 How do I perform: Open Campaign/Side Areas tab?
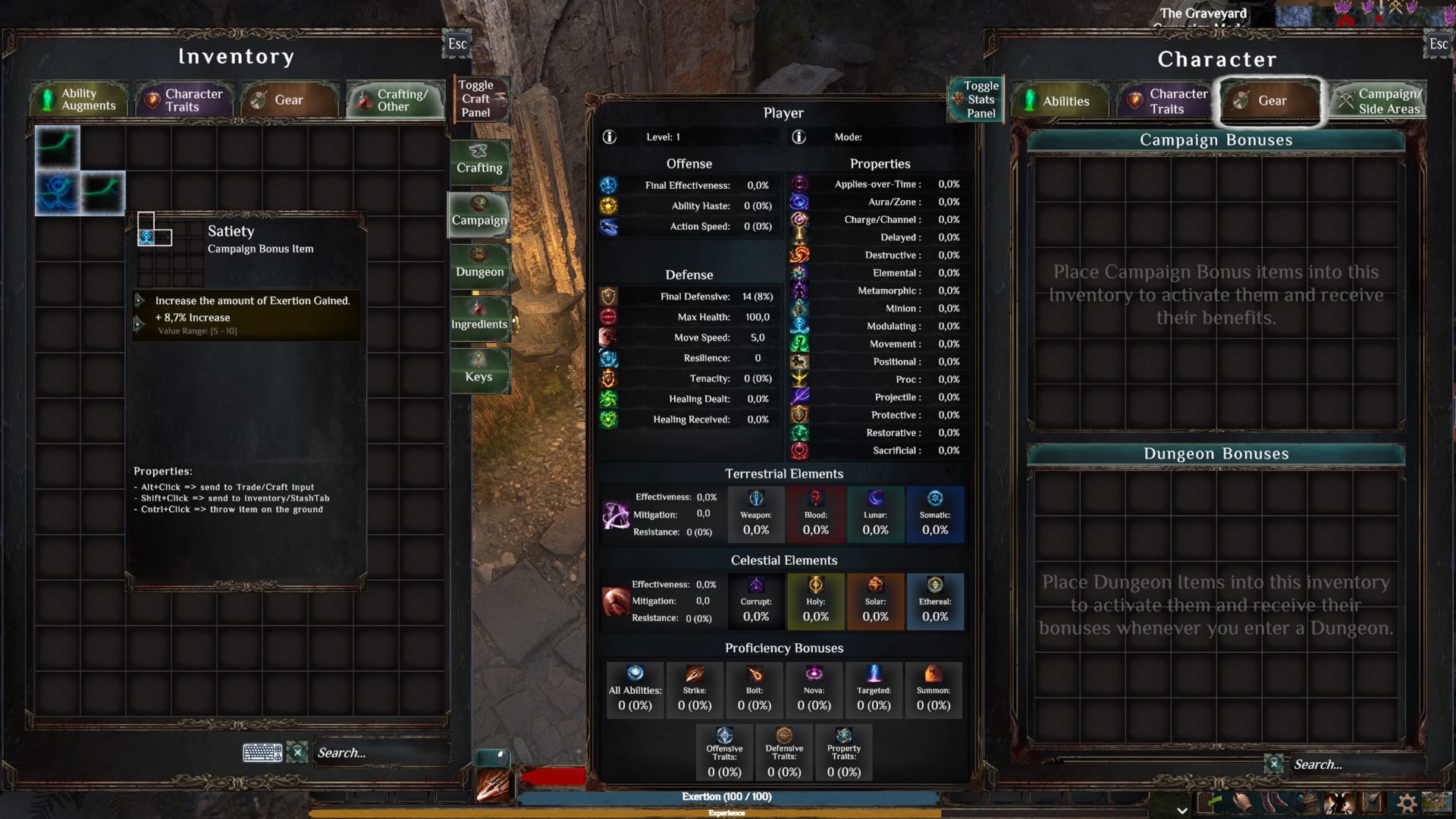1379,101
